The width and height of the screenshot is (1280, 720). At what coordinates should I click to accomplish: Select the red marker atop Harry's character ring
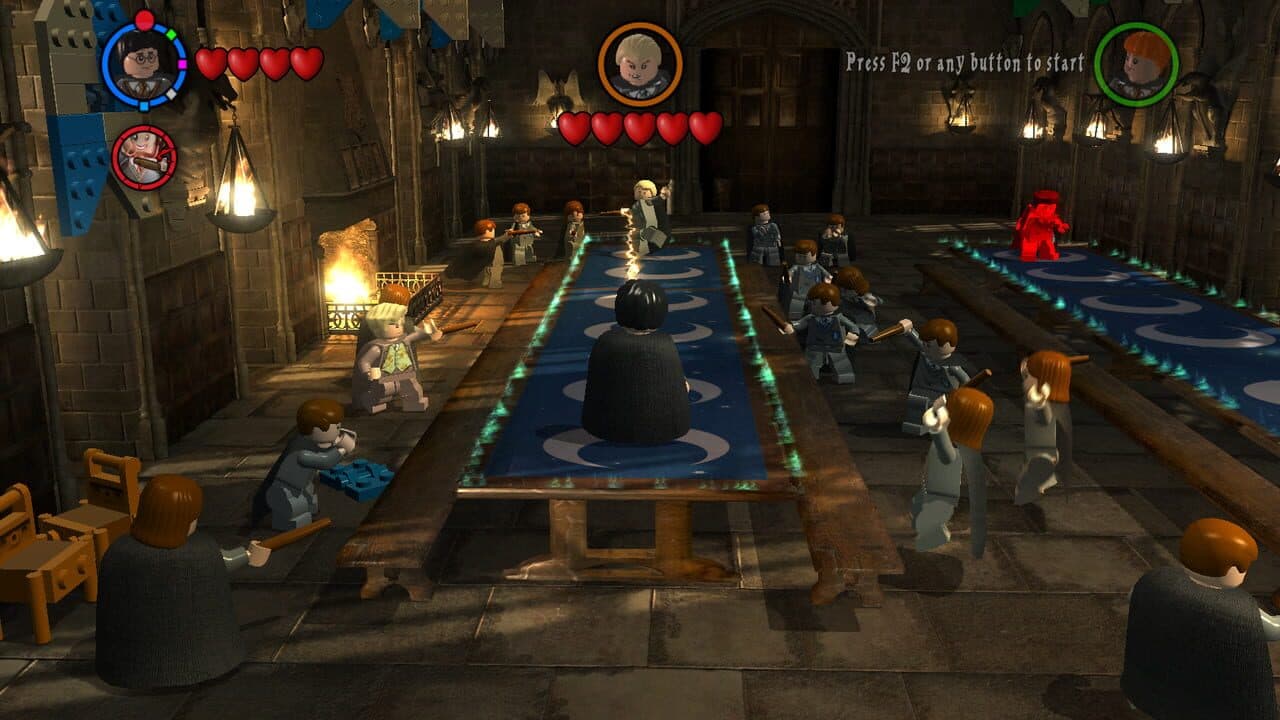pyautogui.click(x=144, y=19)
